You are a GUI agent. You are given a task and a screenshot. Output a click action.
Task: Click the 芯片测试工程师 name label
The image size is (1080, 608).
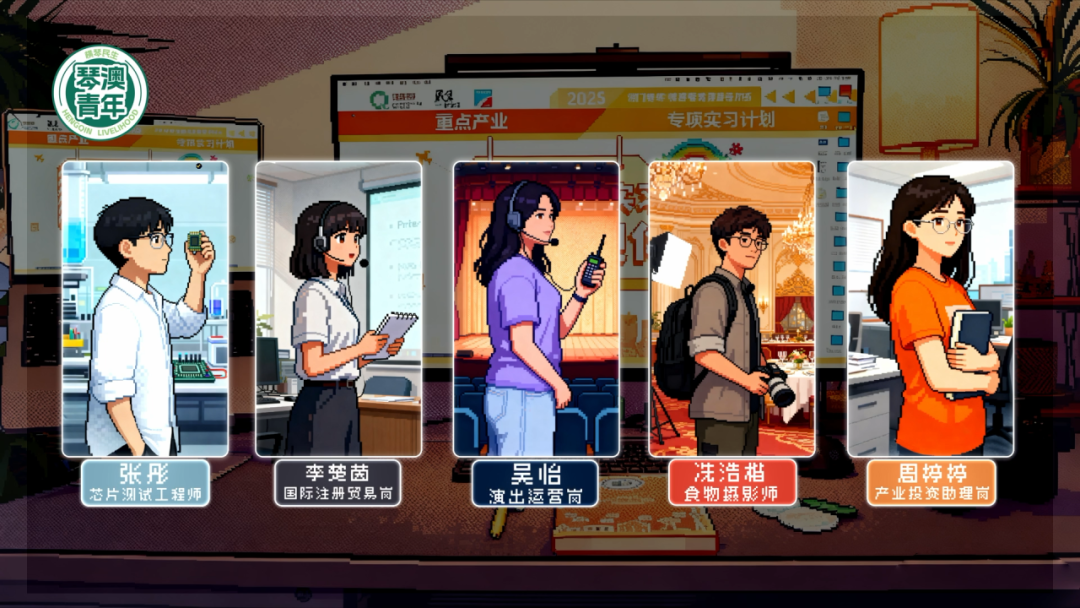(145, 482)
